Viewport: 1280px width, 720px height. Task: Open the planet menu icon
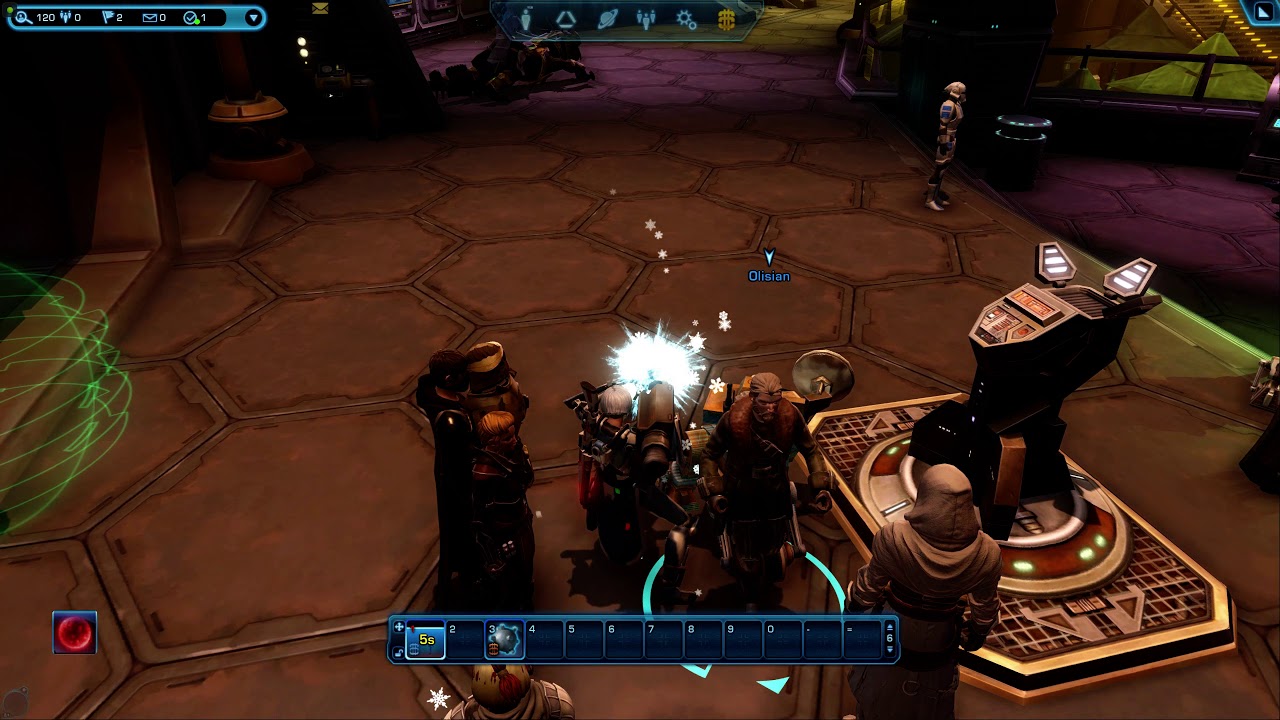click(x=607, y=20)
